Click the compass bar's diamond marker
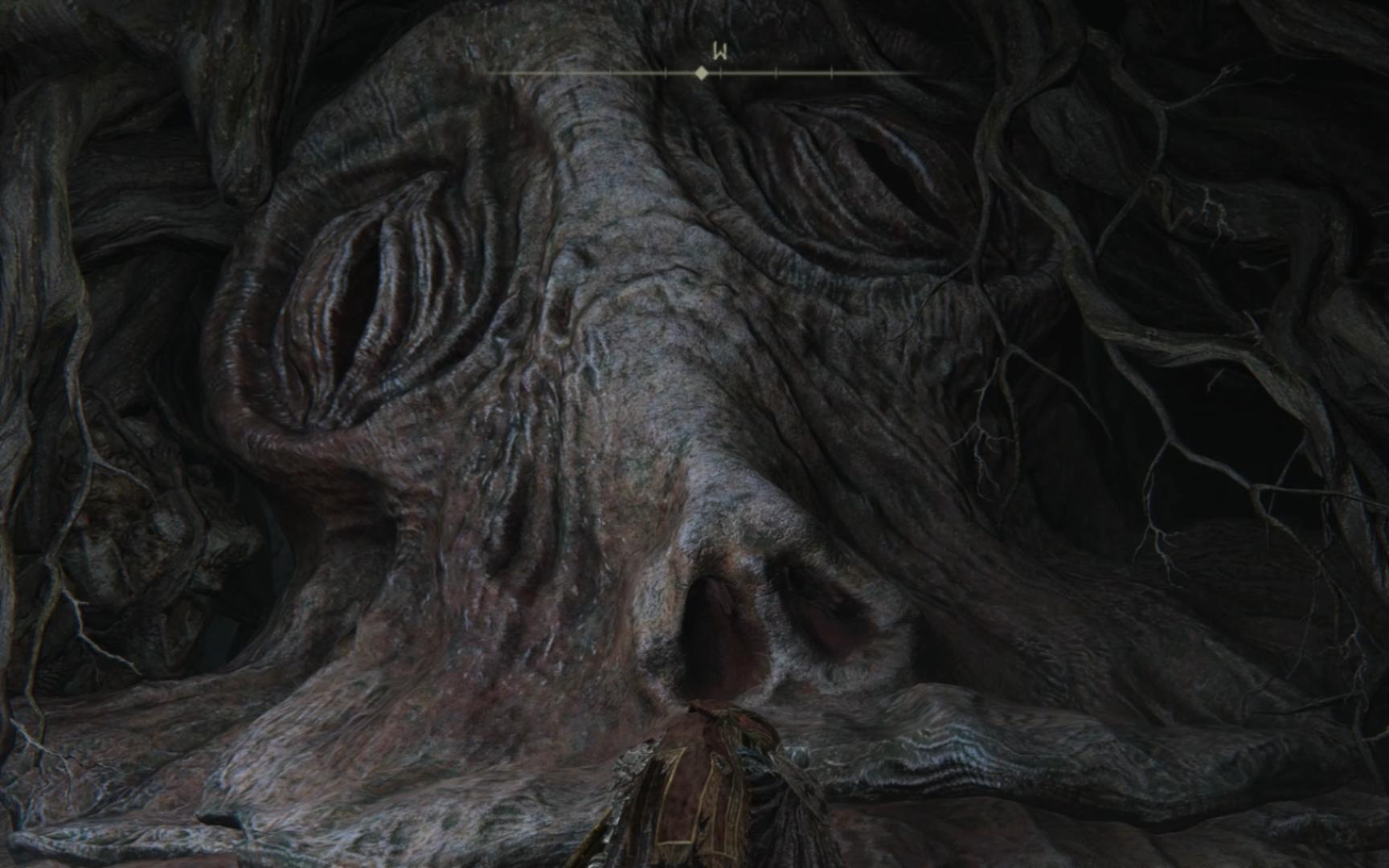This screenshot has height=868, width=1389. click(x=702, y=73)
